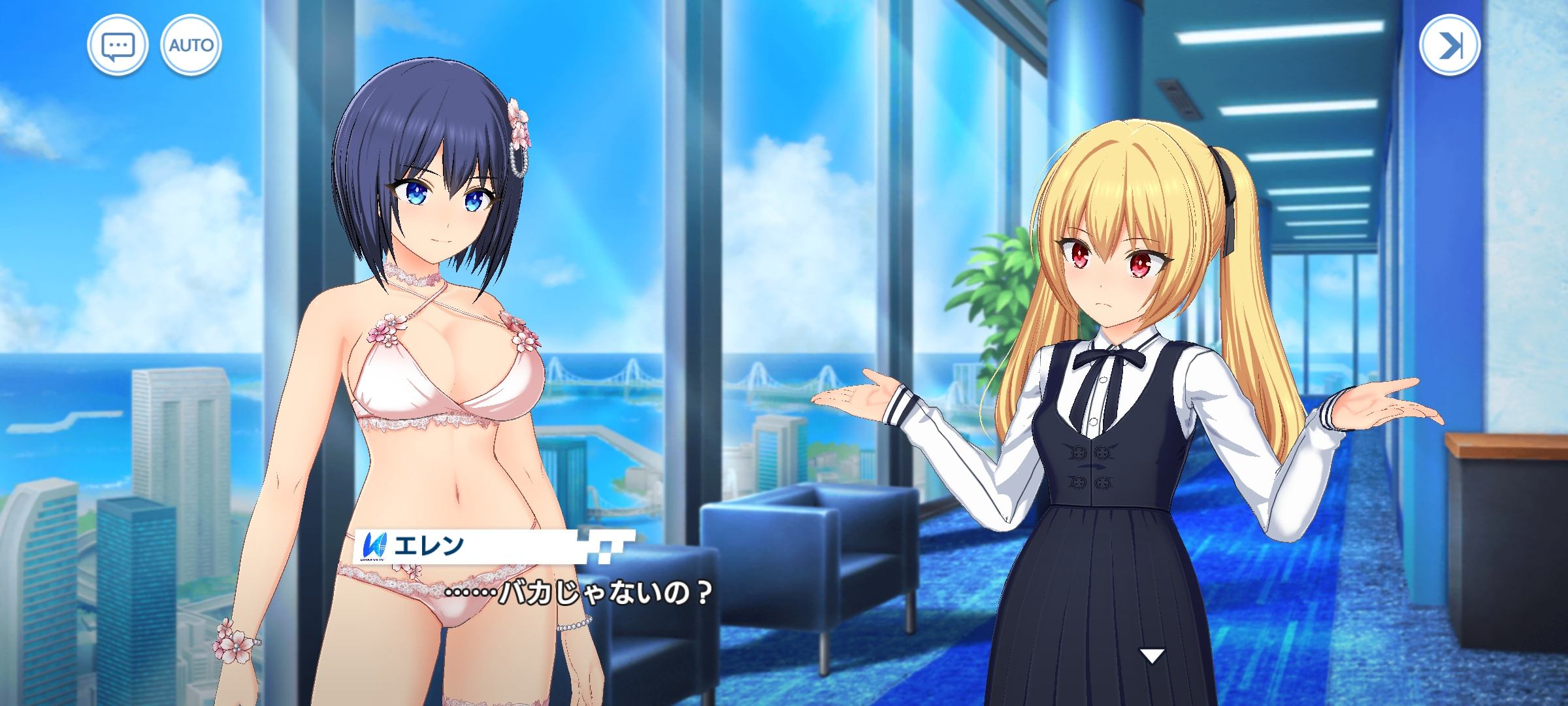Advance dialogue via the white triangle indicator
The height and width of the screenshot is (706, 1568).
click(x=1151, y=655)
